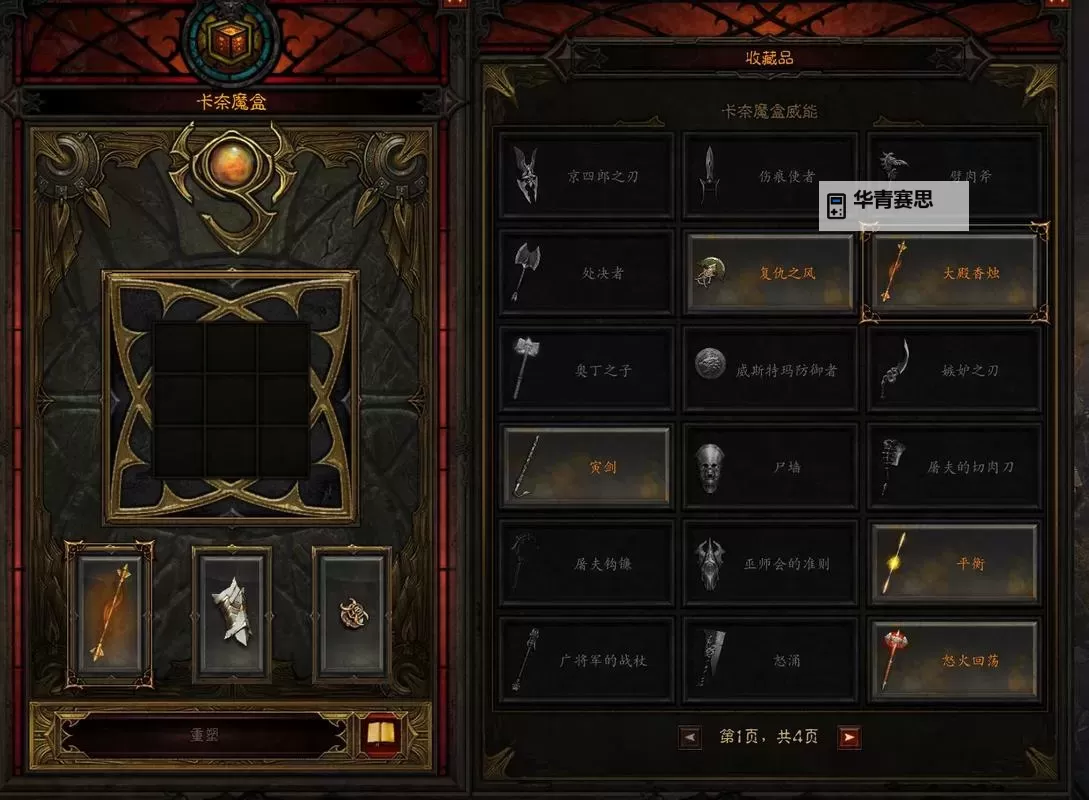Select the 平衡 power entry

(x=954, y=564)
